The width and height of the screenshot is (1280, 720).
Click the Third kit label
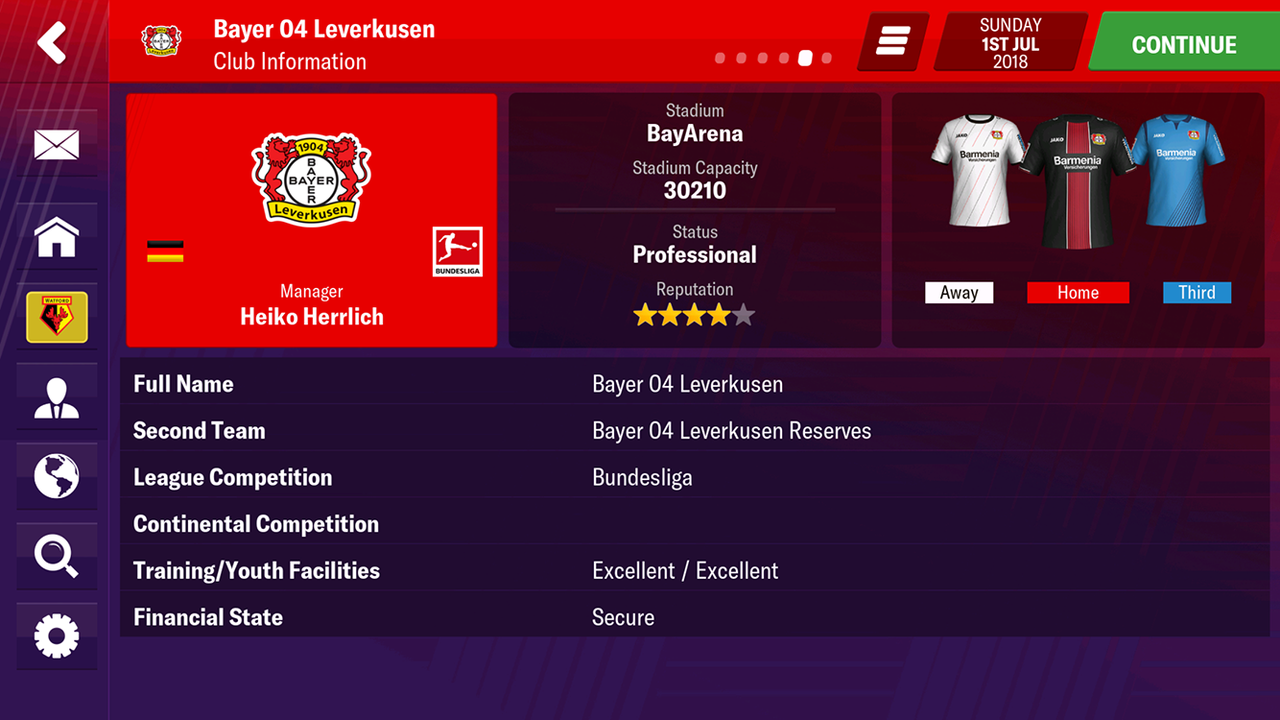click(1197, 292)
